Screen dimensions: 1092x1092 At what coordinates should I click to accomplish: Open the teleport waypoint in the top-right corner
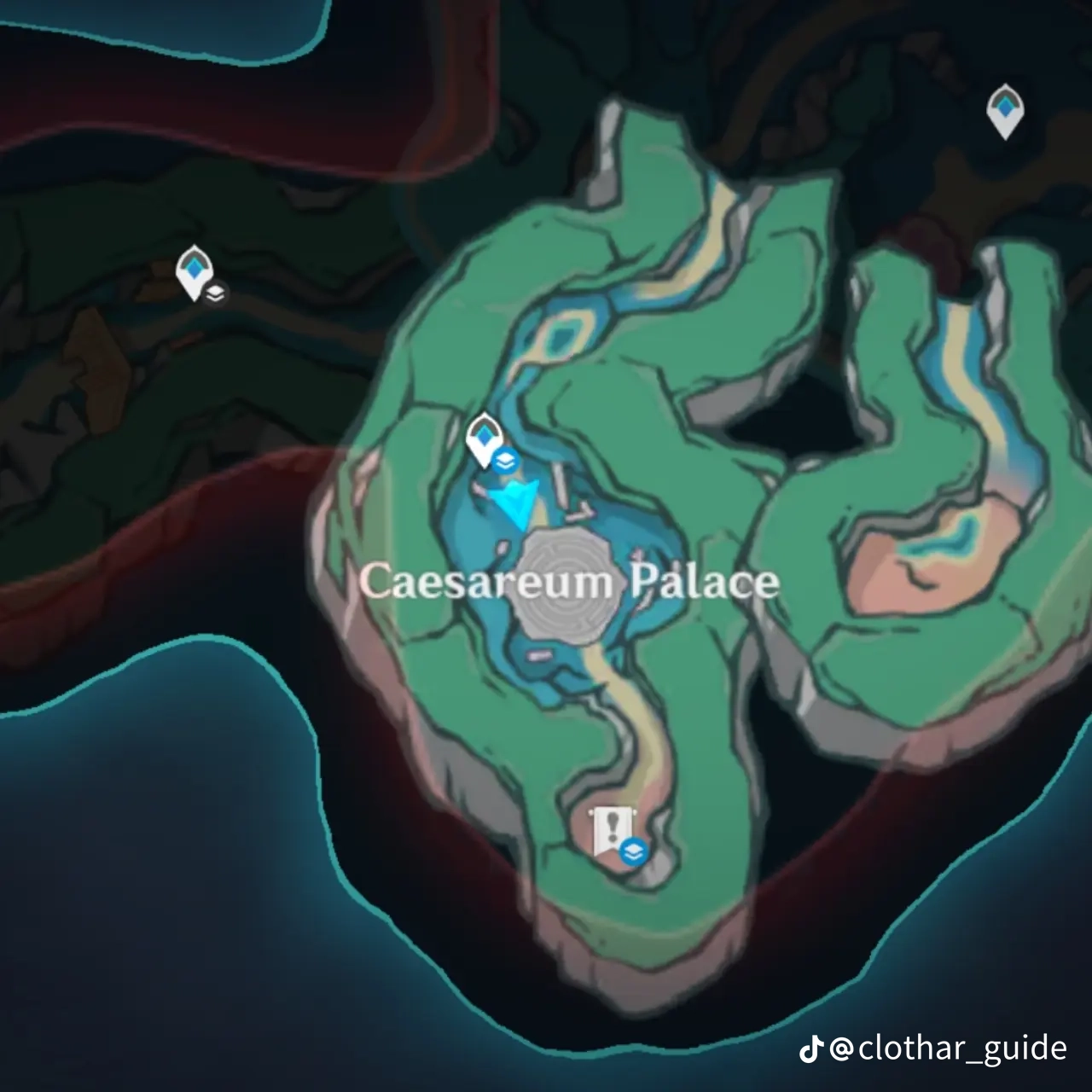pos(1005,109)
